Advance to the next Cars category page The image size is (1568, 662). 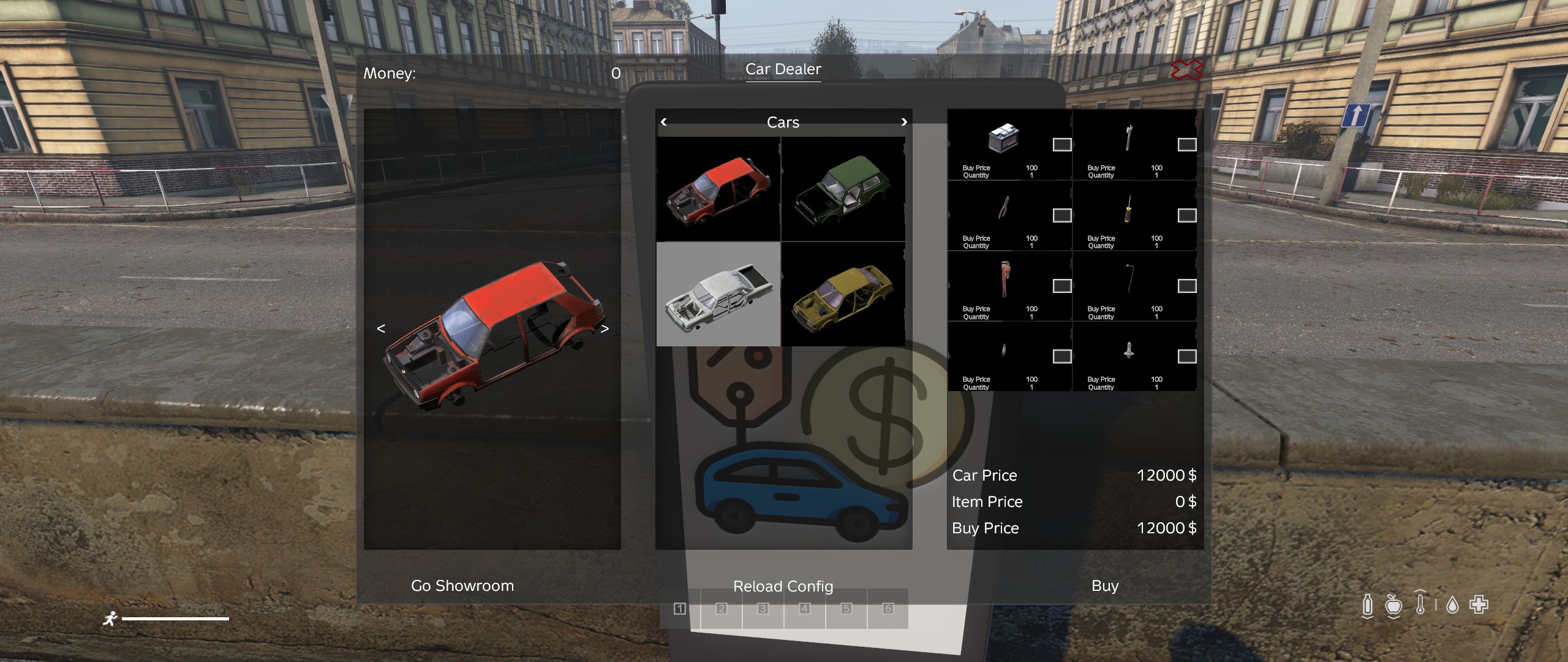904,122
